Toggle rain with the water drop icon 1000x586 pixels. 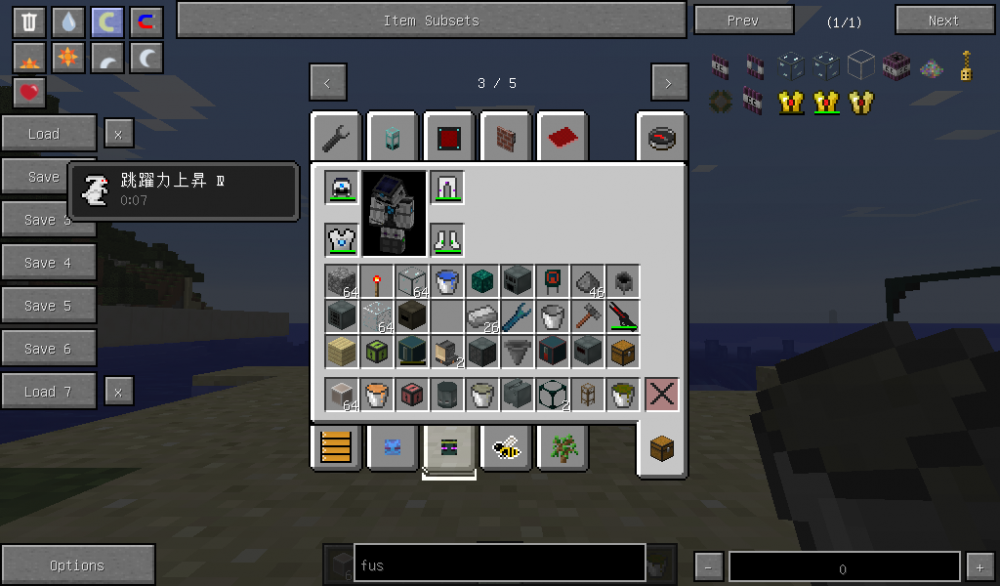click(68, 22)
